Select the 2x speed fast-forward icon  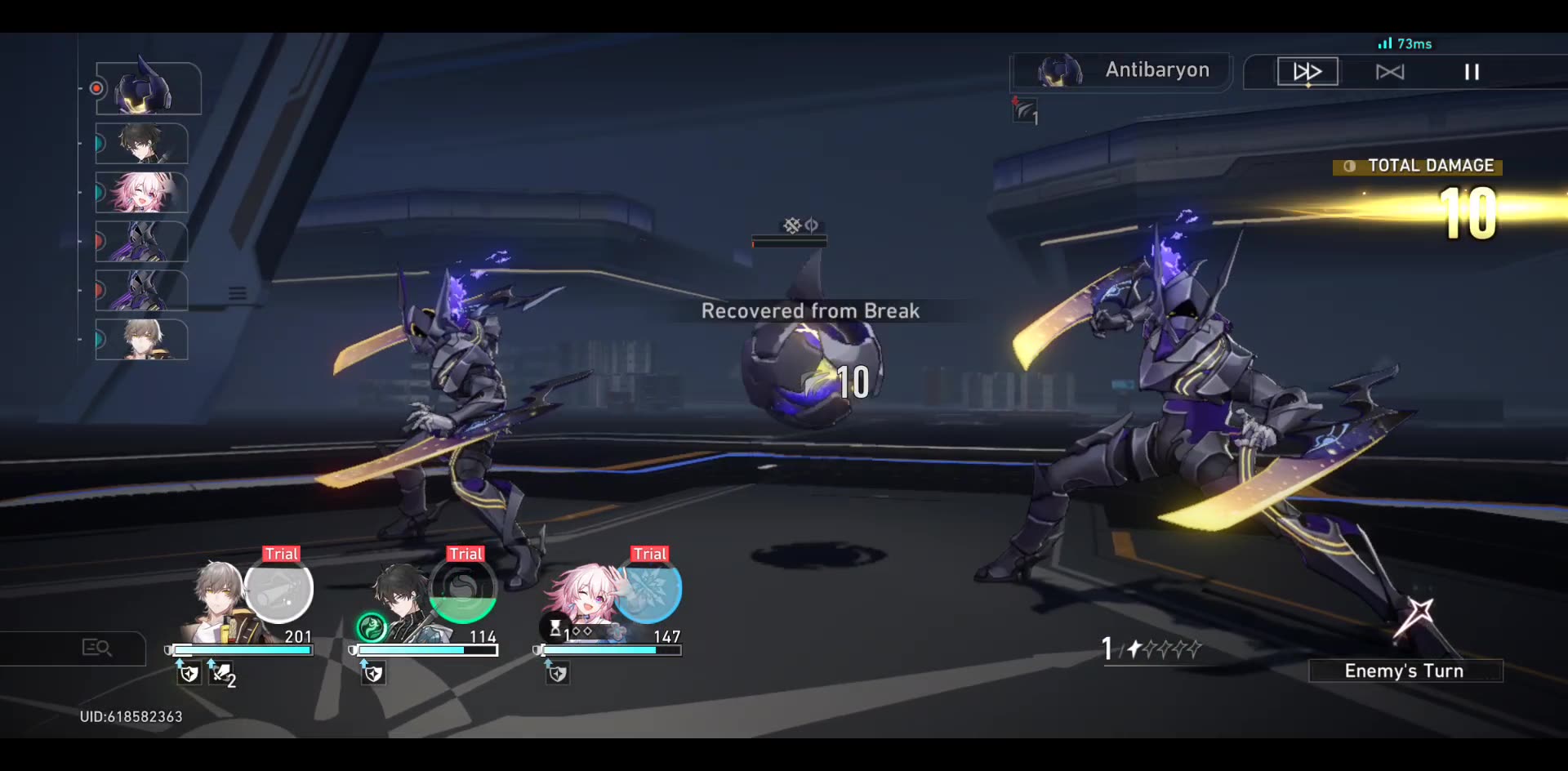click(1307, 72)
